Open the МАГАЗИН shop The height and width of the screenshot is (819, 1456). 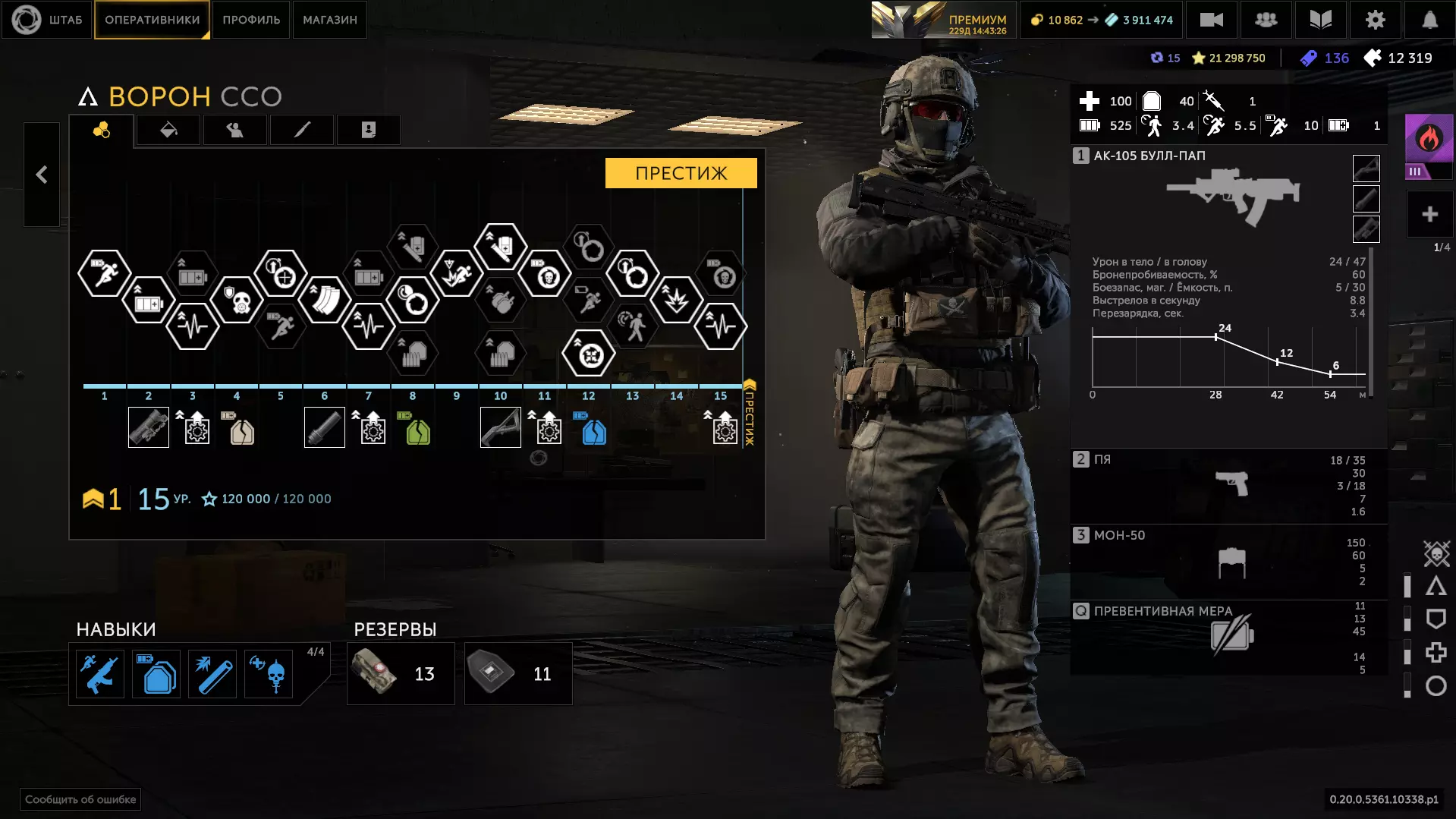tap(329, 20)
